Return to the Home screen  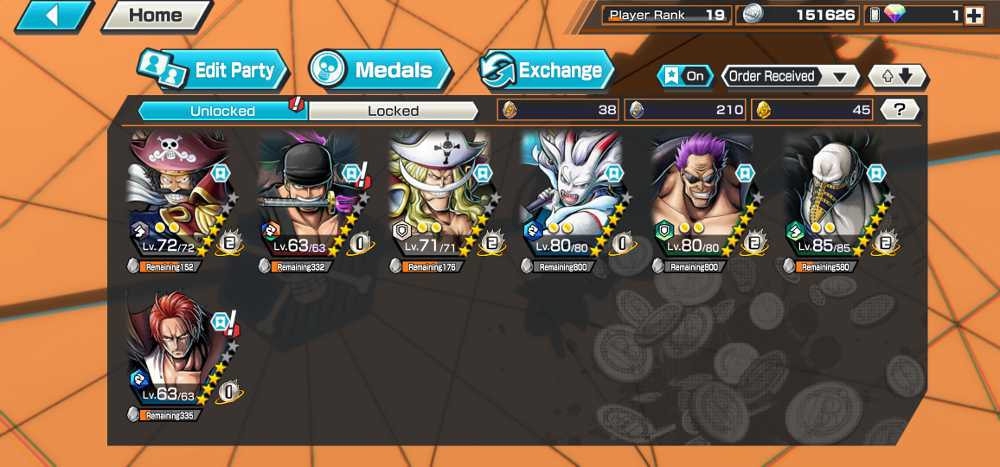[155, 15]
